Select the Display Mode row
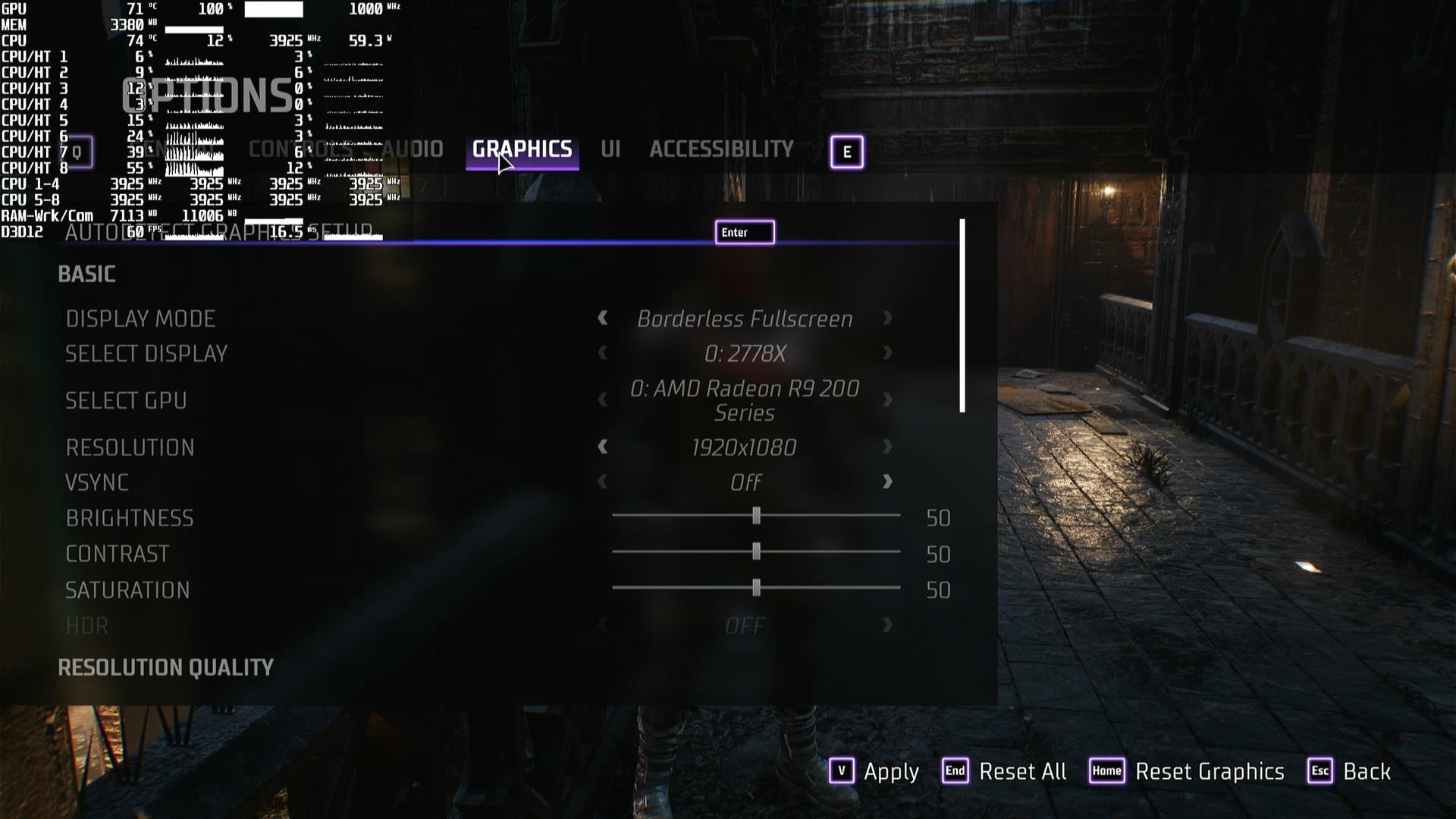This screenshot has height=819, width=1456. pyautogui.click(x=141, y=318)
